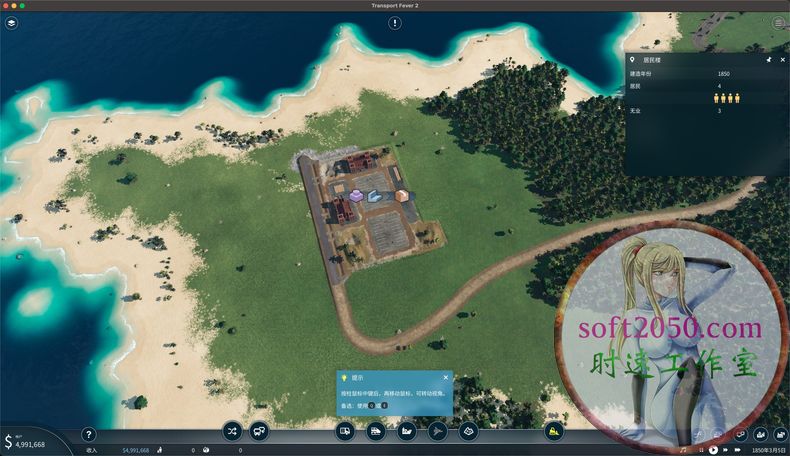Close the 居民楼 info panel

[x=783, y=60]
